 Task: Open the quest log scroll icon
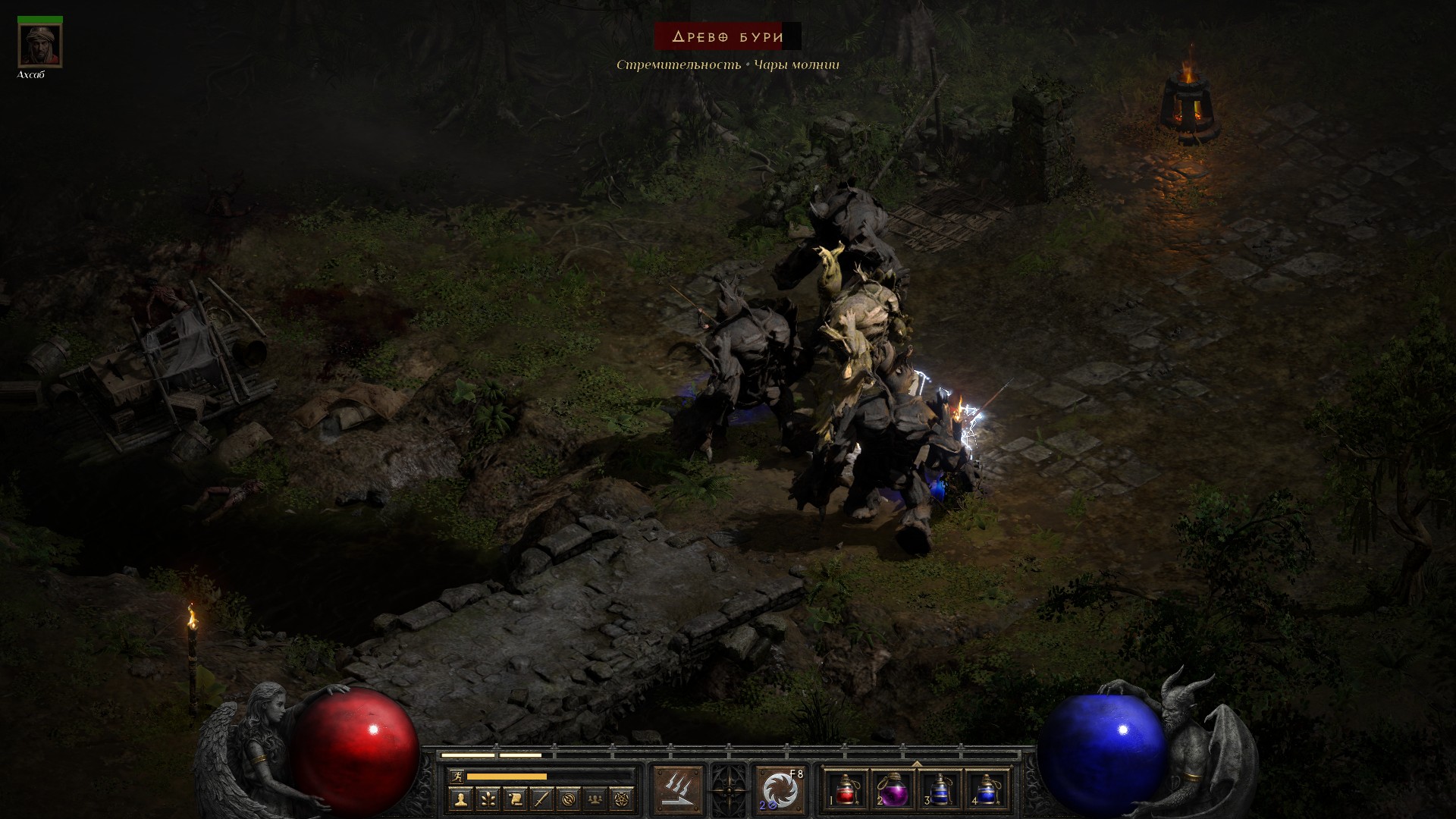point(515,799)
